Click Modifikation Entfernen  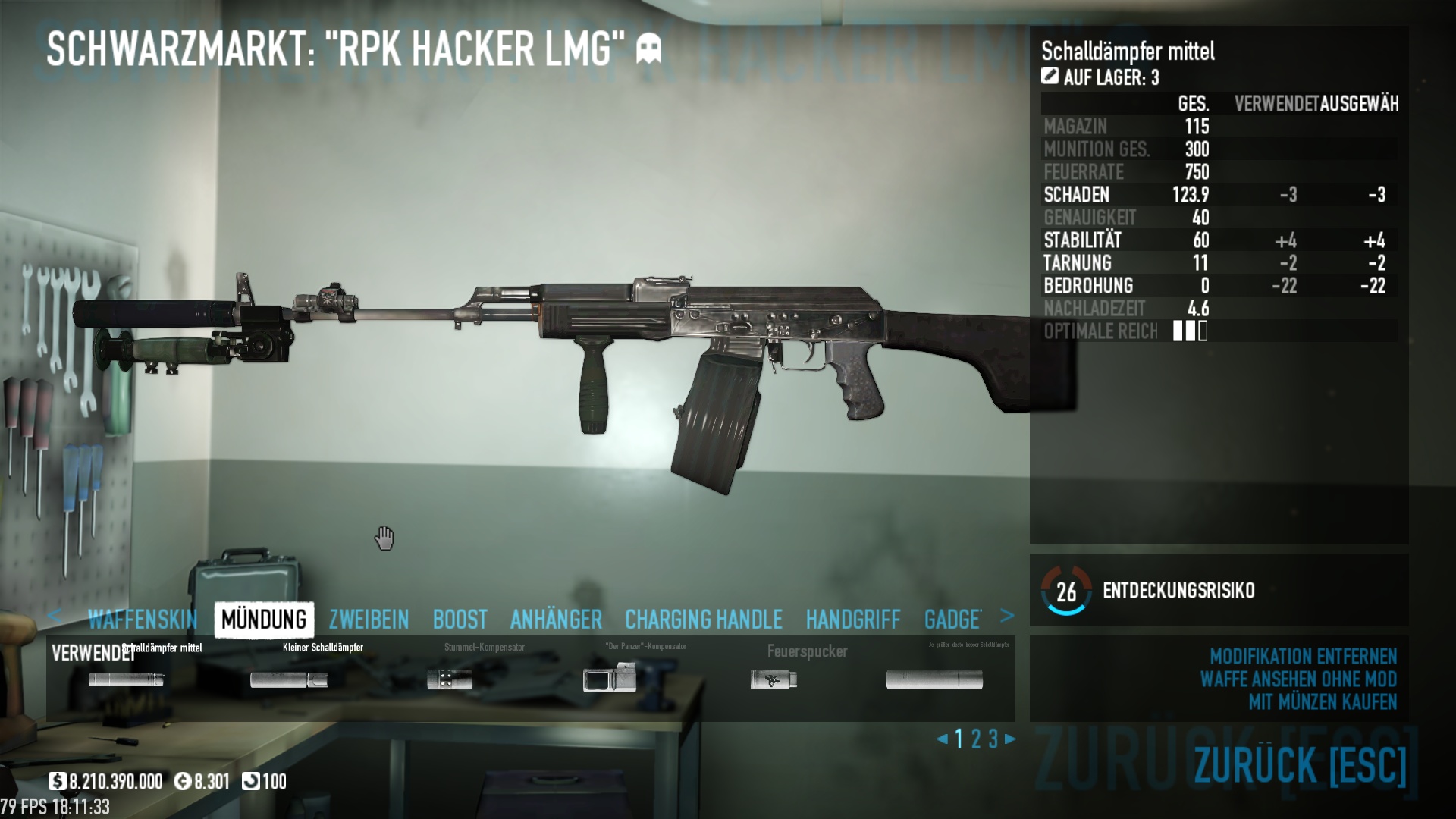click(x=1303, y=656)
